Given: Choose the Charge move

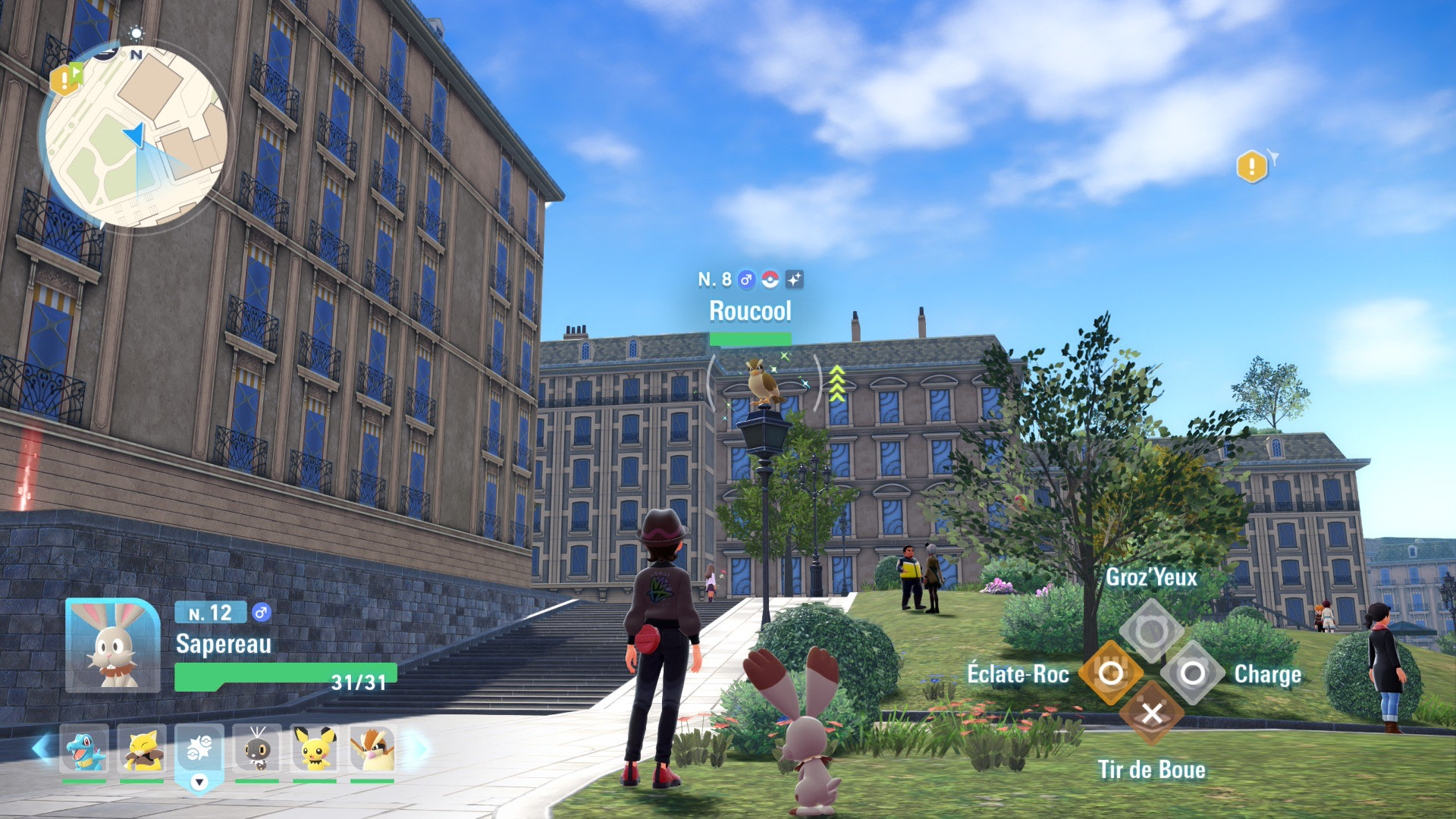Looking at the screenshot, I should coord(1192,673).
